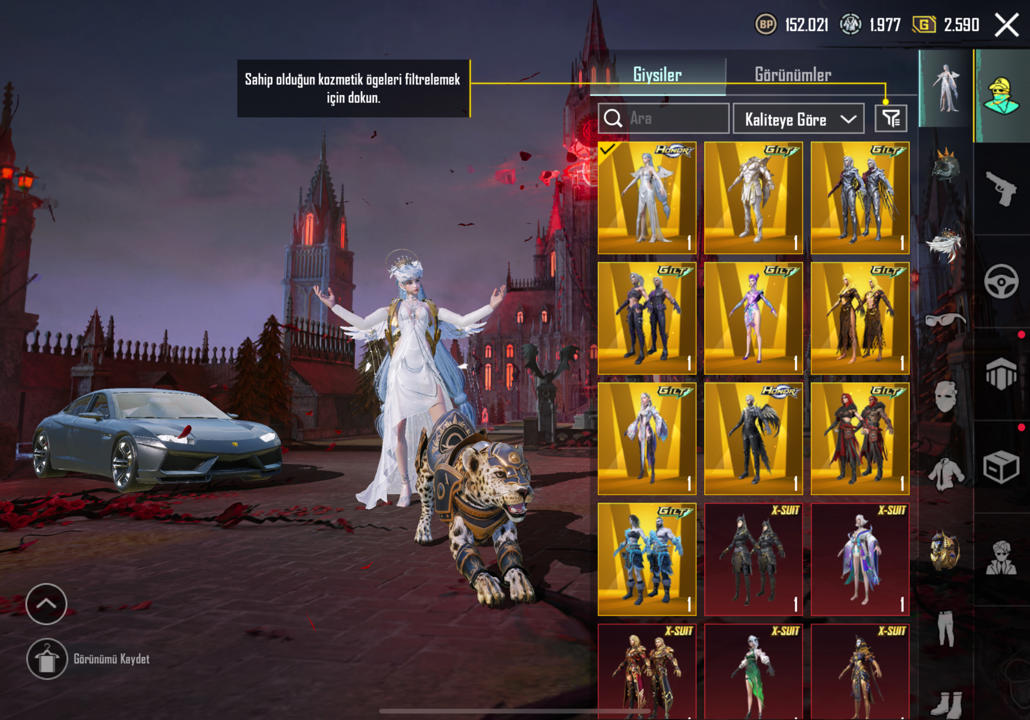Switch to the jacket tops category
1030x720 pixels.
point(946,472)
